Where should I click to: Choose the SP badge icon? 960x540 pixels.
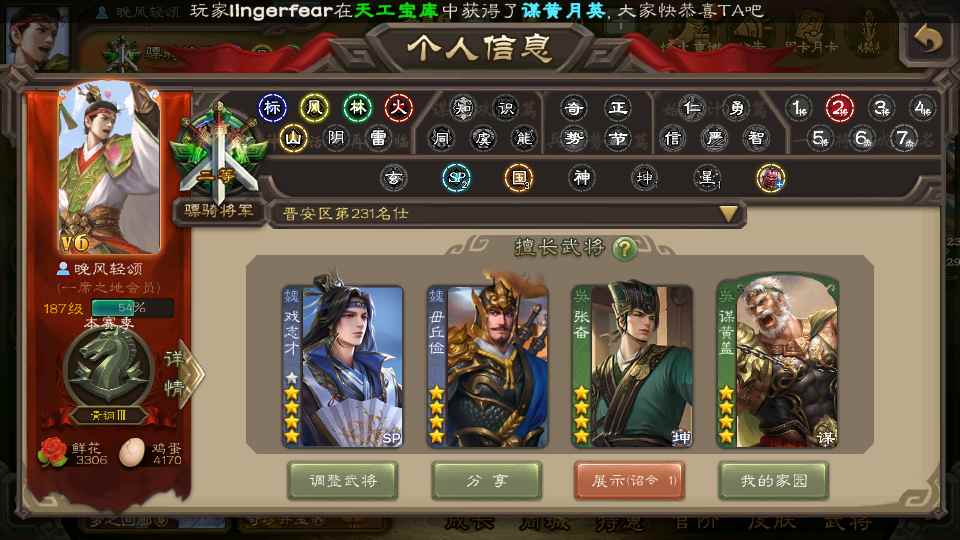point(456,179)
